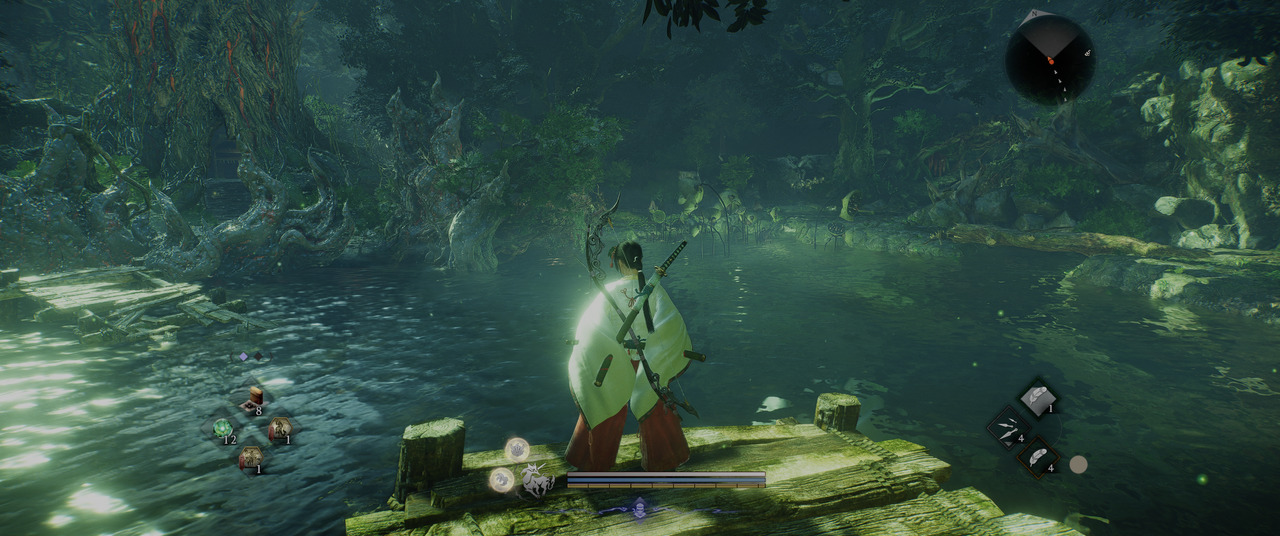1280x536 pixels.
Task: Activate the lower glowing soul core orb
Action: pos(502,480)
